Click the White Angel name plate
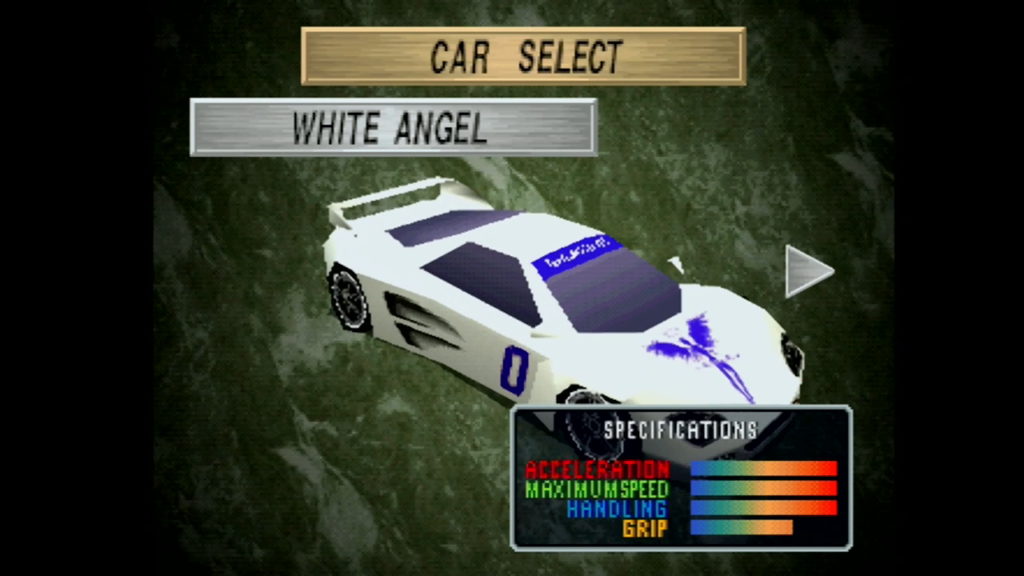Viewport: 1024px width, 576px height. click(x=393, y=127)
